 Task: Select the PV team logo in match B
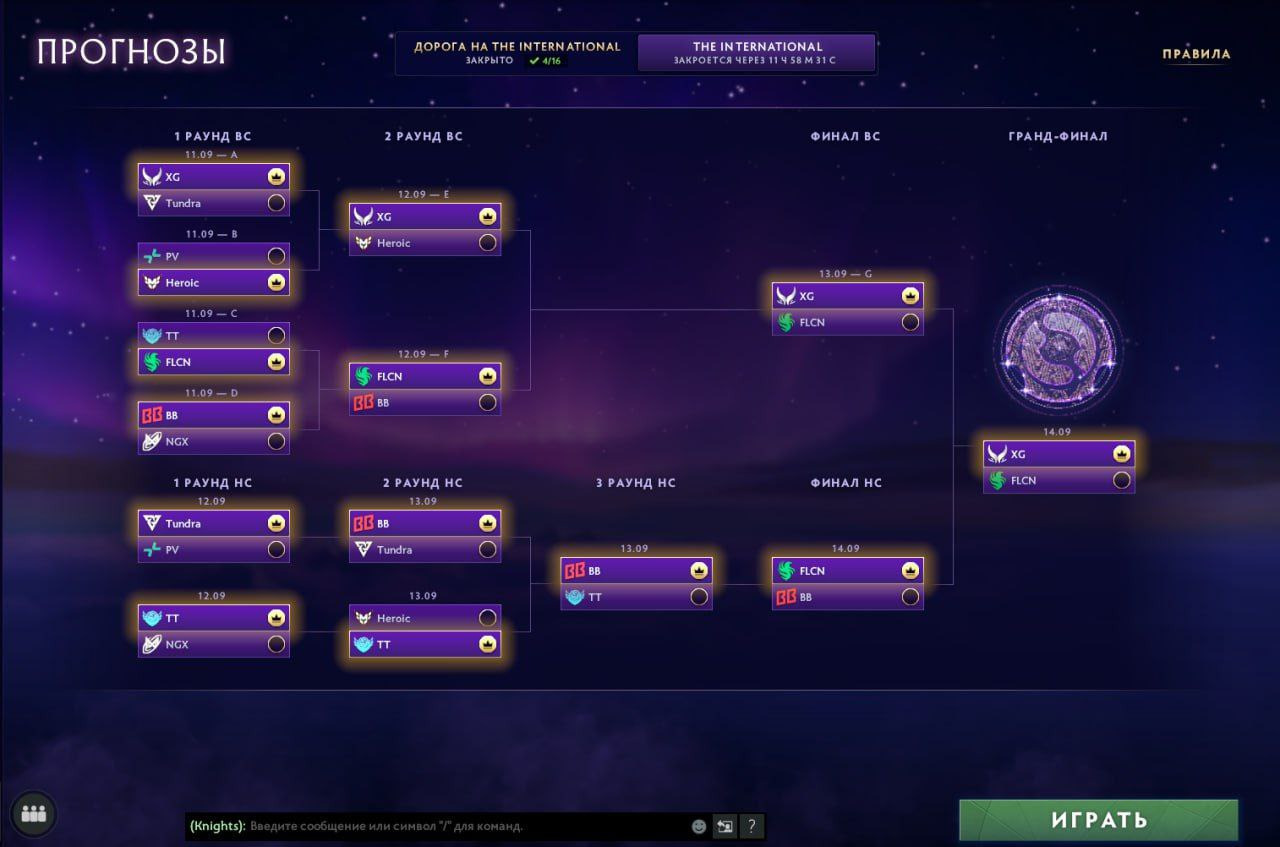tap(153, 255)
